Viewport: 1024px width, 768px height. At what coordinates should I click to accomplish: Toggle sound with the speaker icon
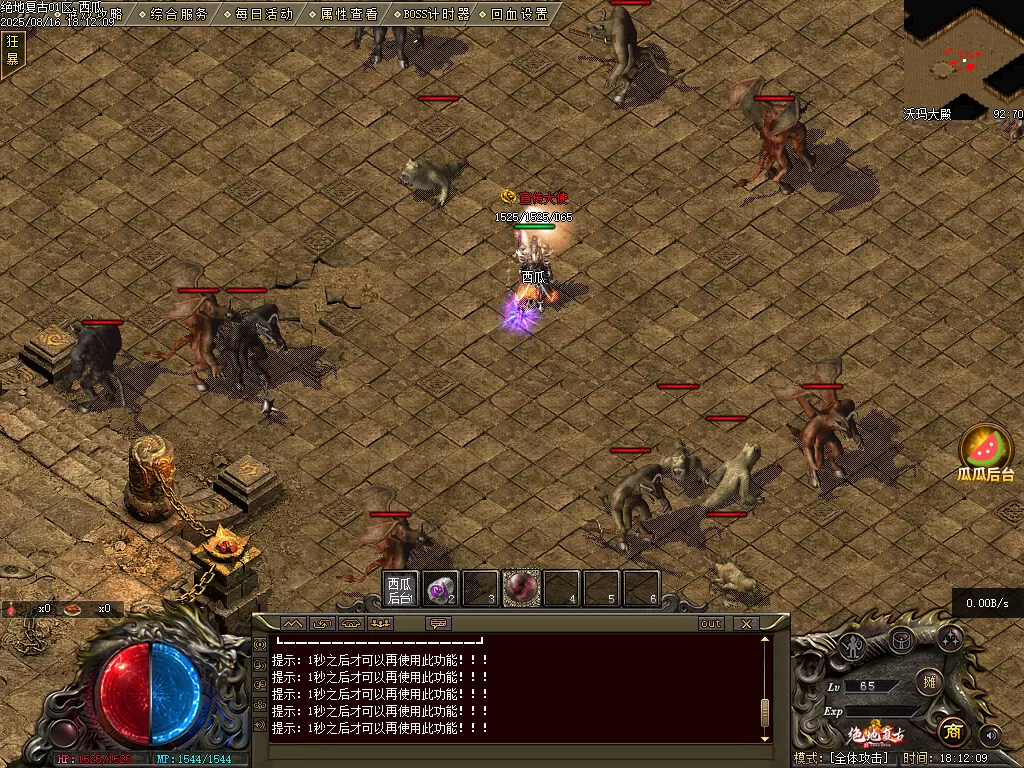click(x=990, y=735)
